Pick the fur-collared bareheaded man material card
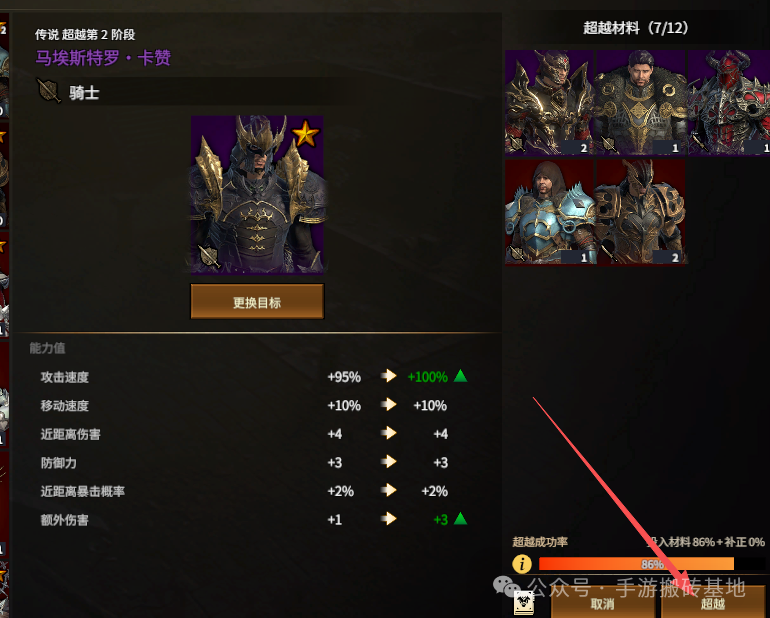770x618 pixels. coord(640,104)
